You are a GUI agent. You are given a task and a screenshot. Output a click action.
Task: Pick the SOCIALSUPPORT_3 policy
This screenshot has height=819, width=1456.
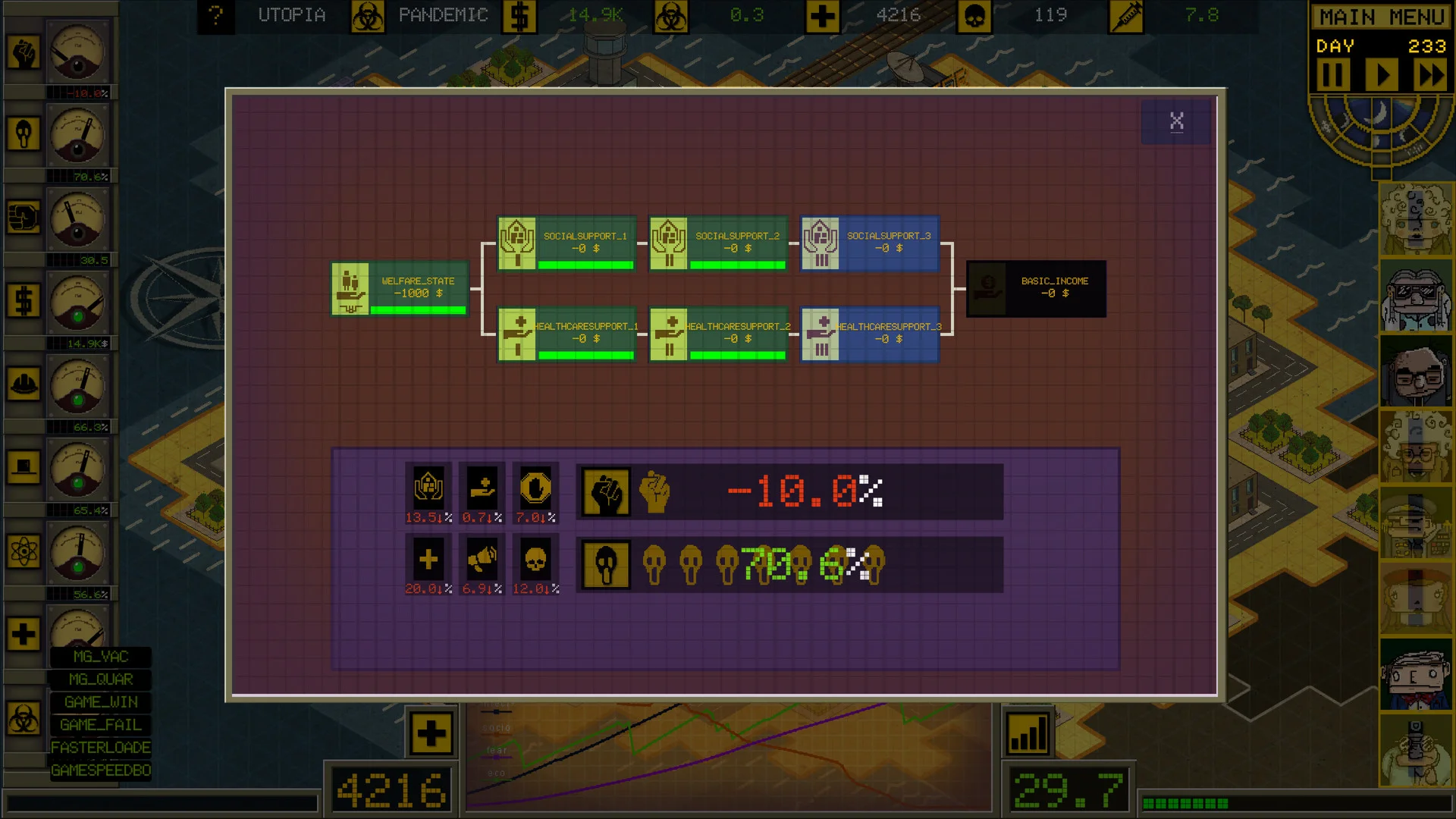[870, 243]
